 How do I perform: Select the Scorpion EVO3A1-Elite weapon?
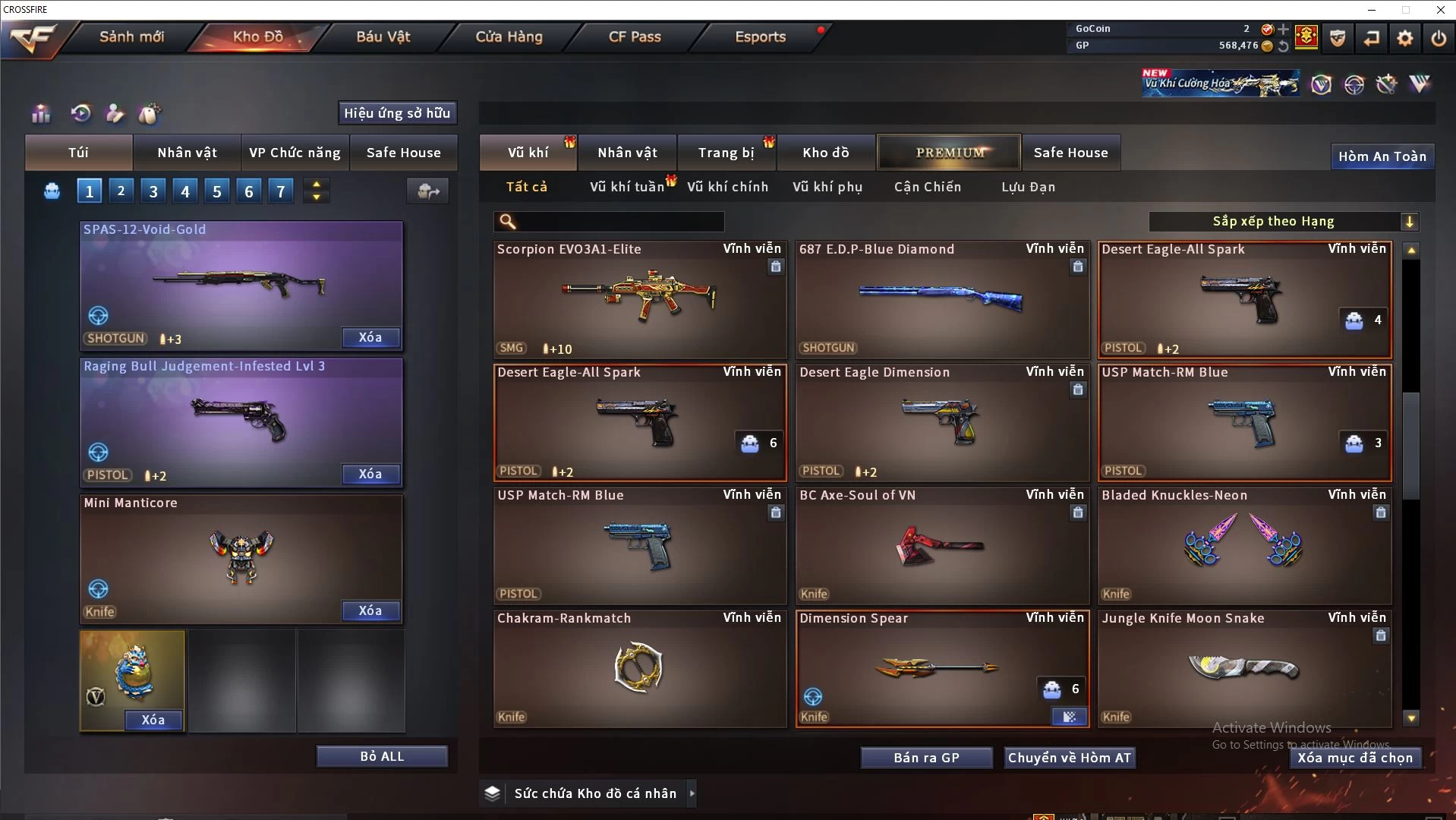(x=639, y=300)
